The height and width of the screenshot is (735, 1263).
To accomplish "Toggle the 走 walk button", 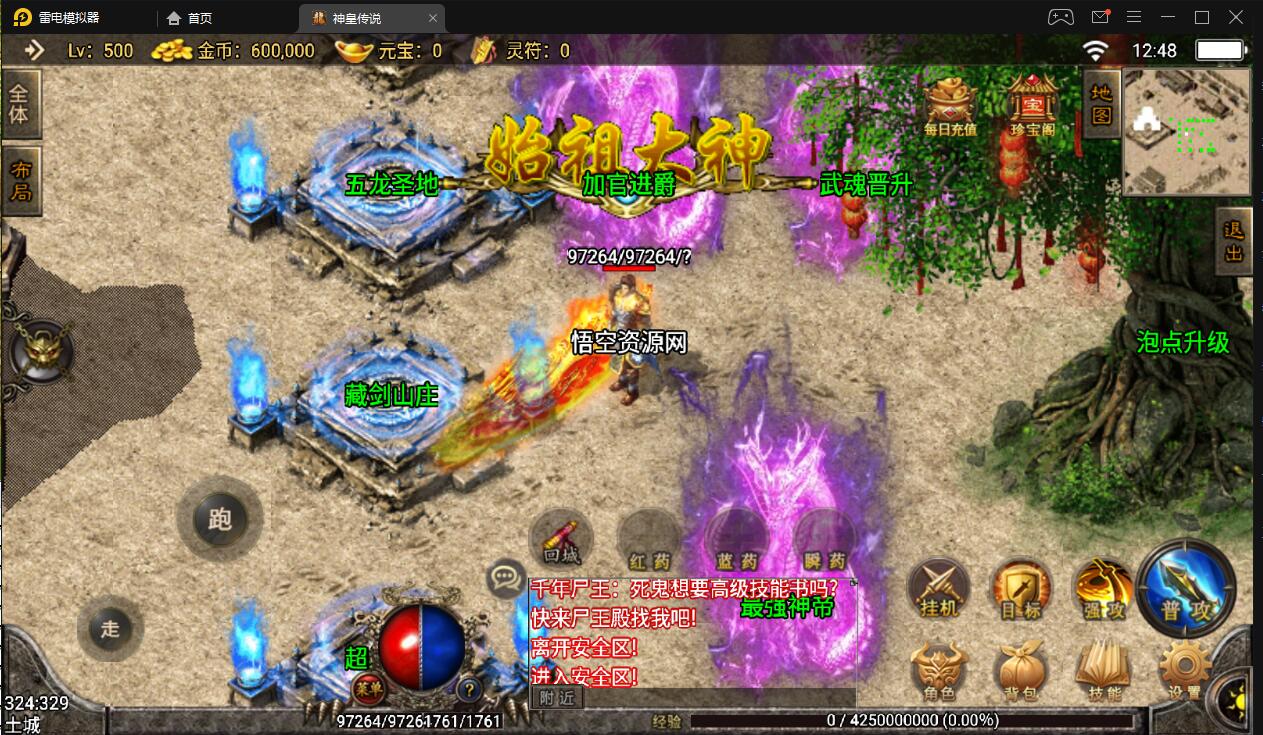I will (x=110, y=628).
